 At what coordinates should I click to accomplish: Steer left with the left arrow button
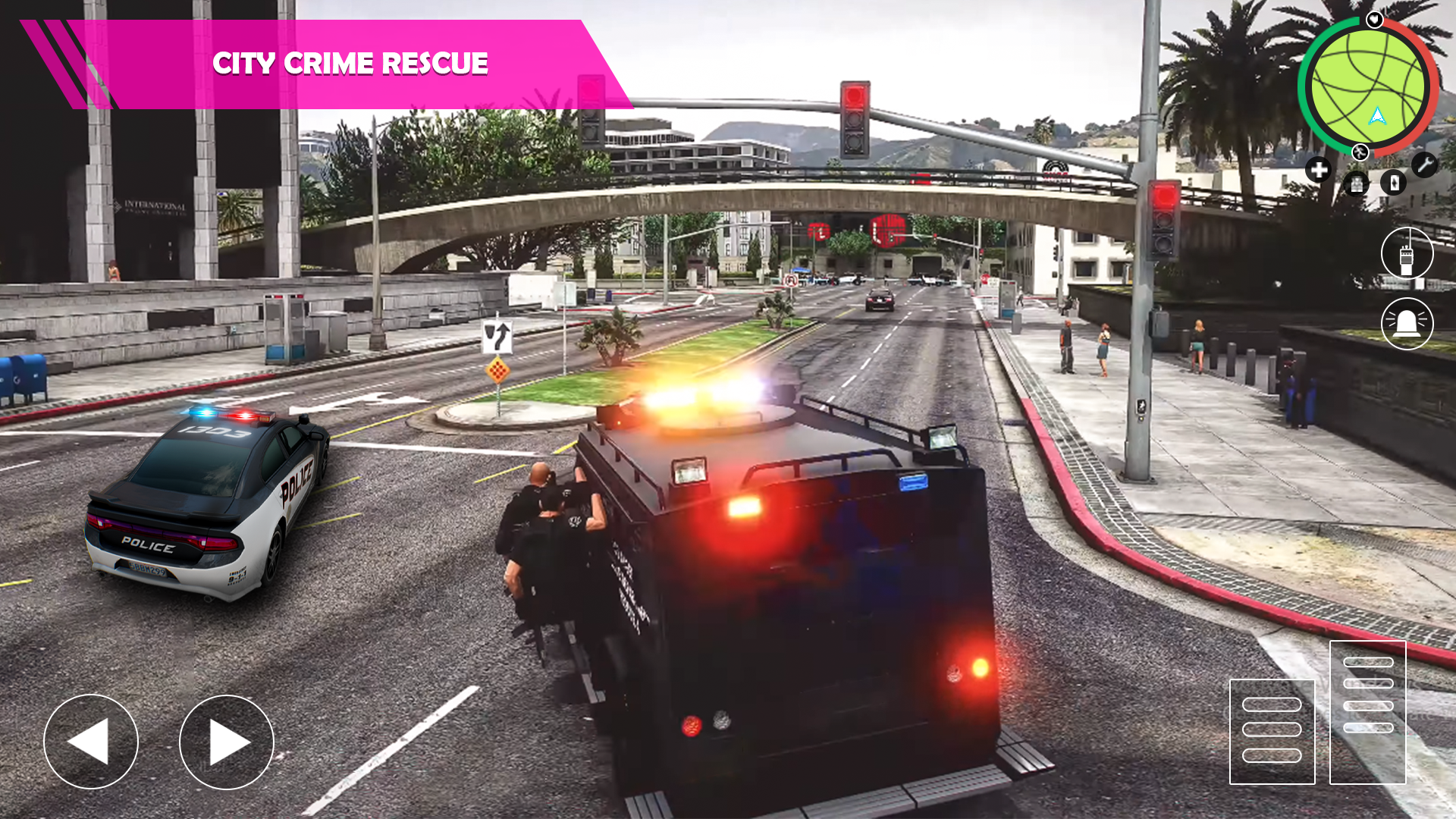(x=91, y=742)
